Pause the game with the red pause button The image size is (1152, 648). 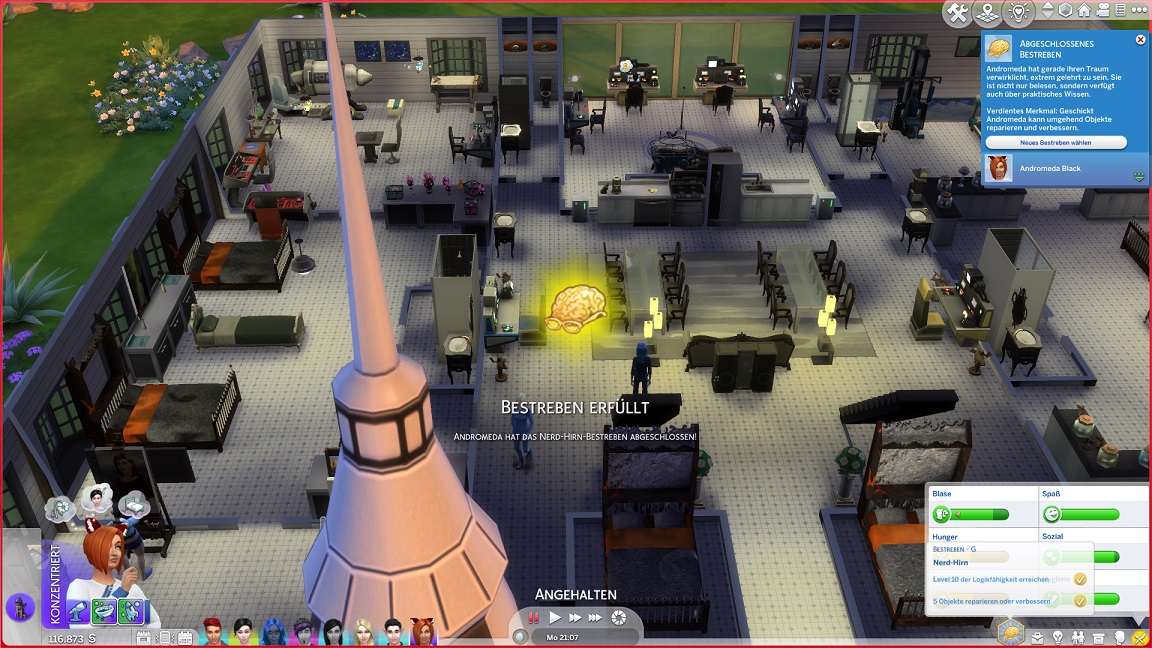(535, 618)
